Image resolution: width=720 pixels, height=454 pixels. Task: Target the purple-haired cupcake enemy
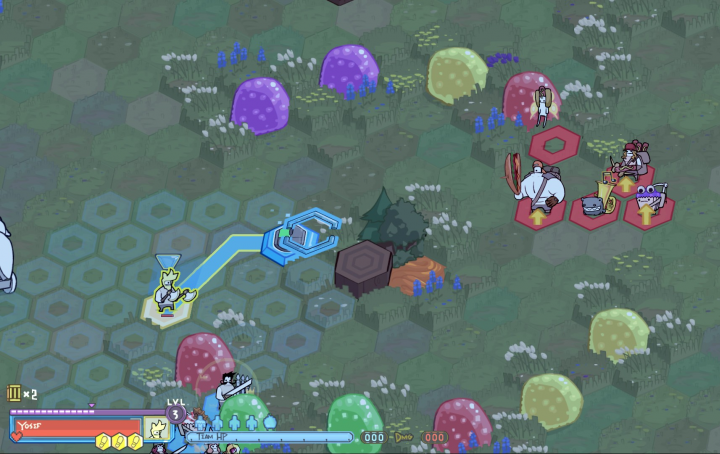pyautogui.click(x=648, y=197)
